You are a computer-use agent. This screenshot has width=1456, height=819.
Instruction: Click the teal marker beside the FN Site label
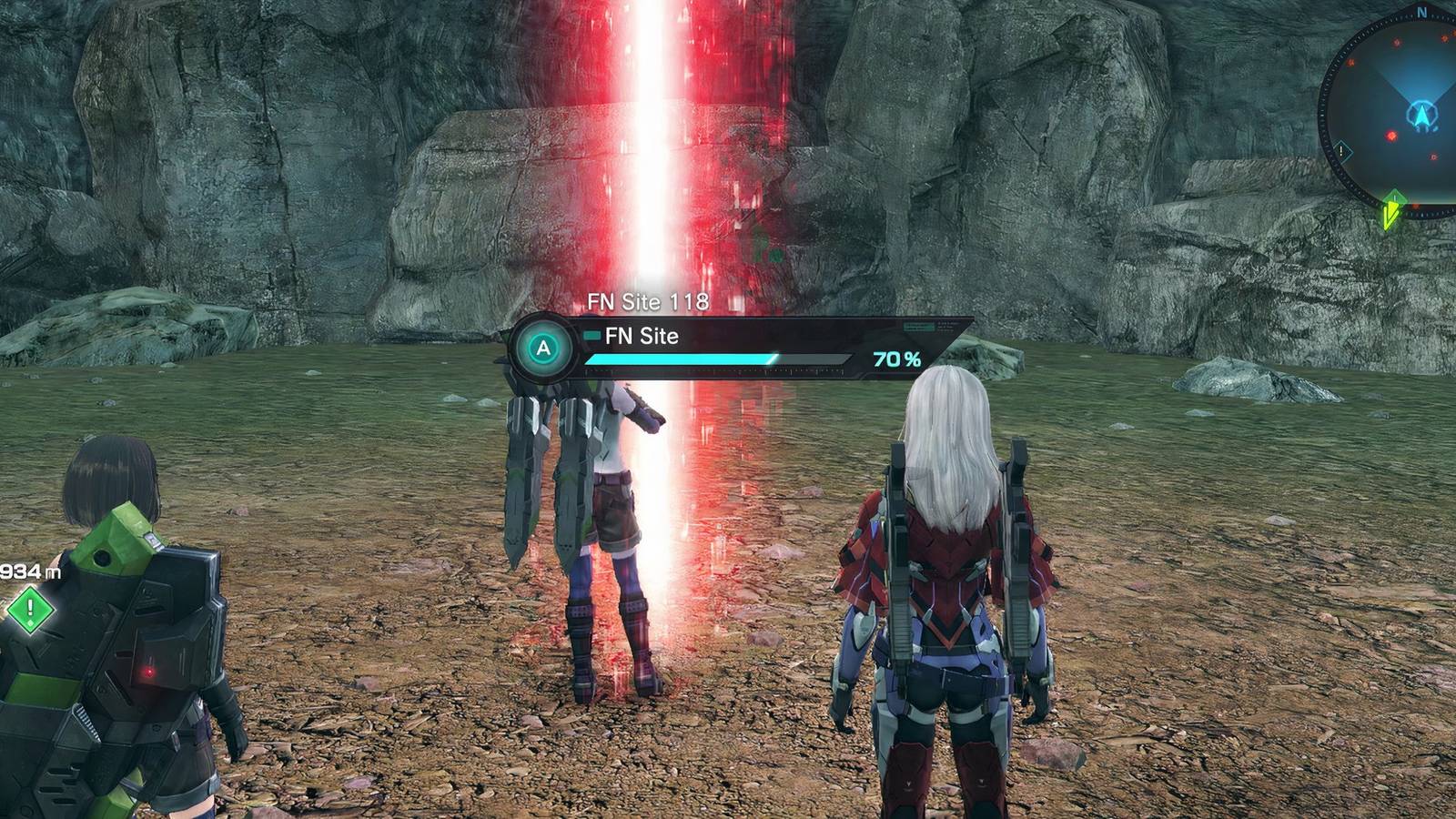pyautogui.click(x=593, y=335)
